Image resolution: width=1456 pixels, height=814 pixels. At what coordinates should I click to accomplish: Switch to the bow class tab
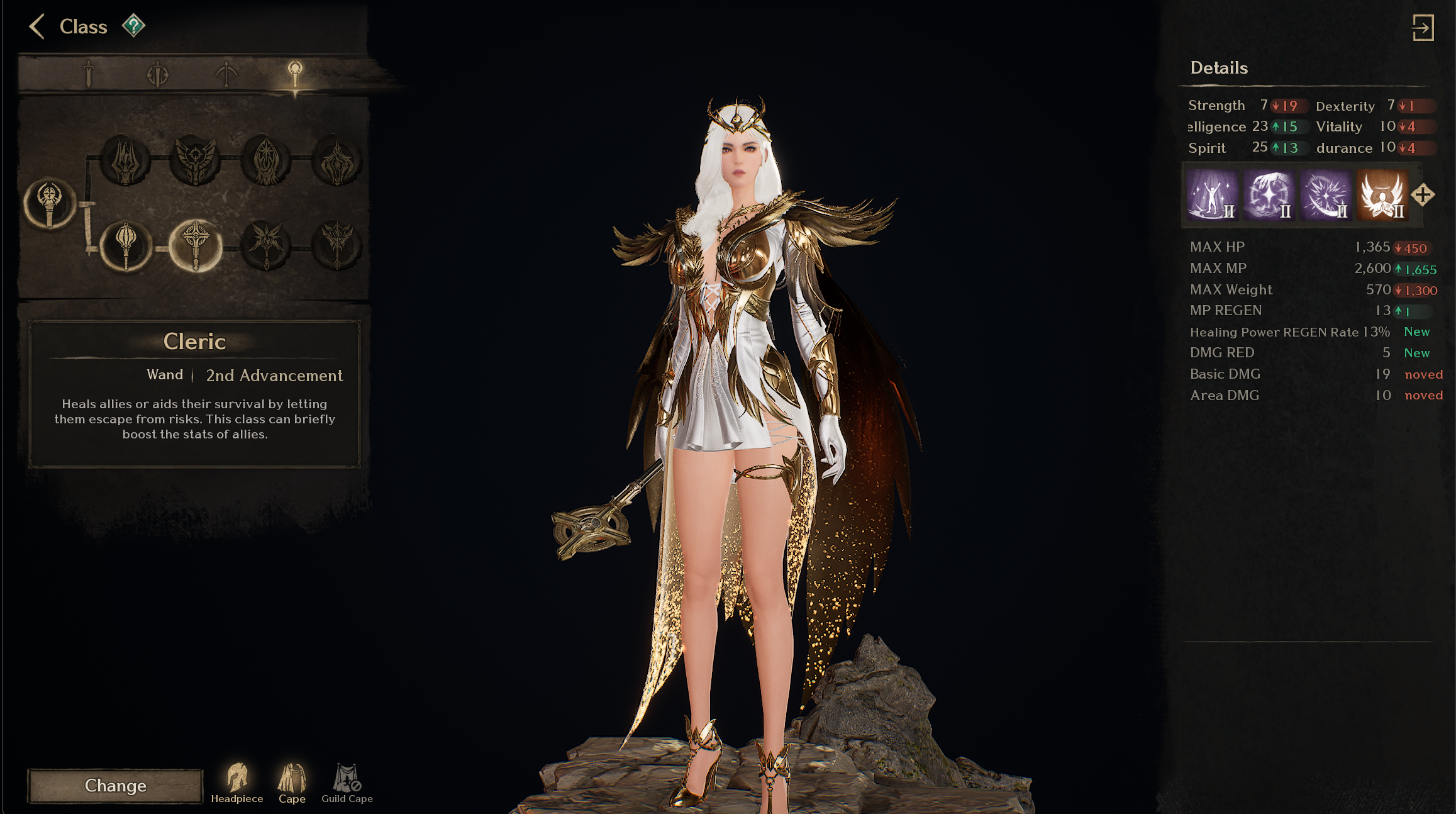coord(226,74)
